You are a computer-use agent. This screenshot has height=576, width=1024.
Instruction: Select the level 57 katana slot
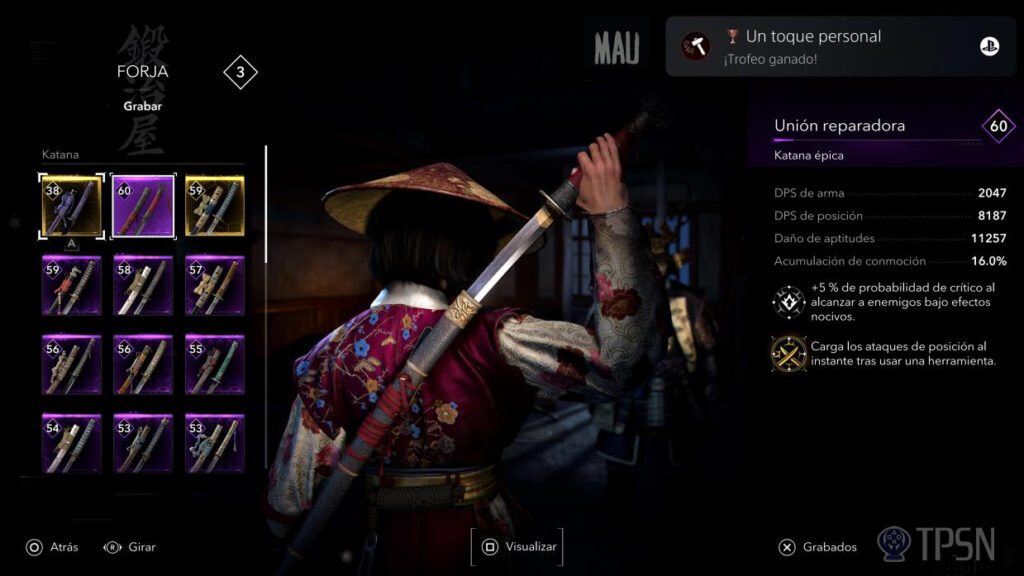coord(214,285)
